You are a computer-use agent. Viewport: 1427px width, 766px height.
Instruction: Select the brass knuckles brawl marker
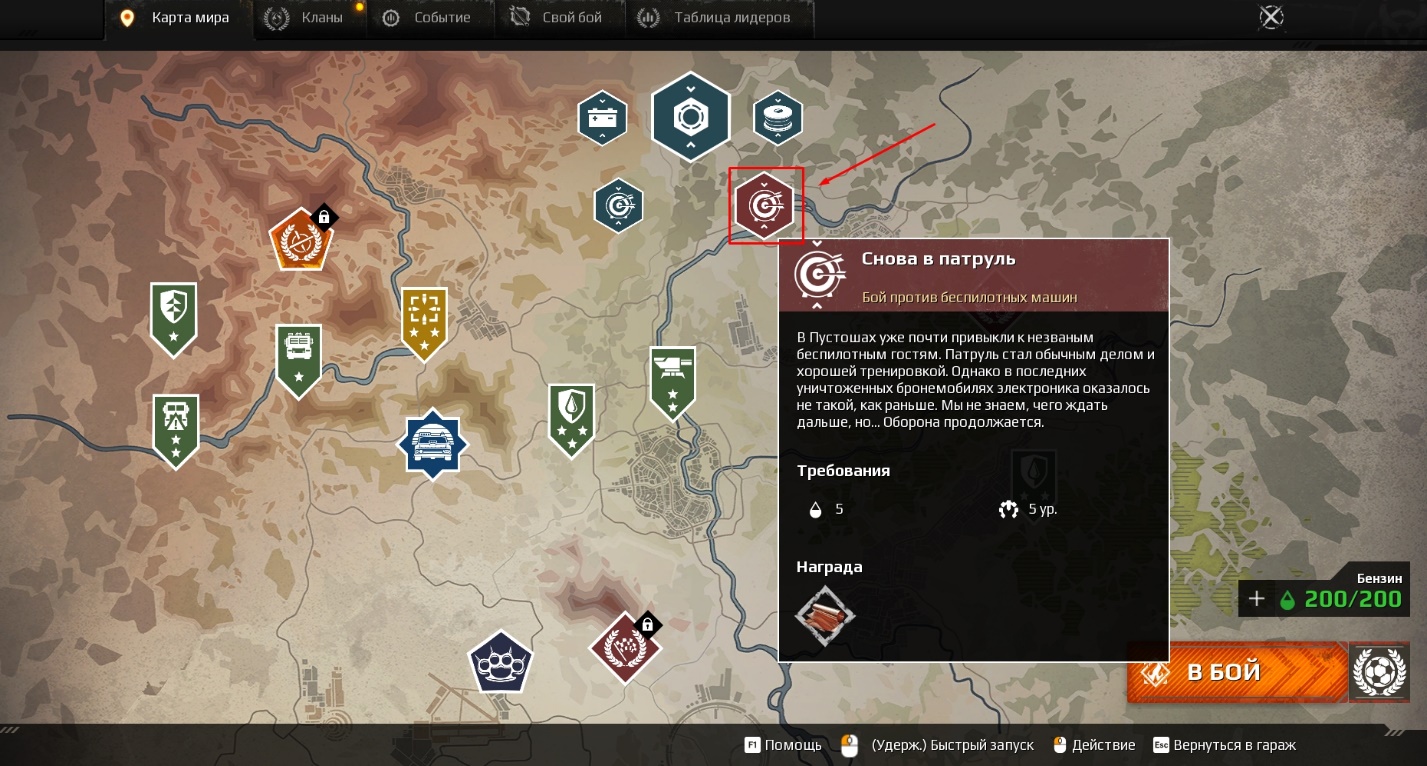coord(501,660)
